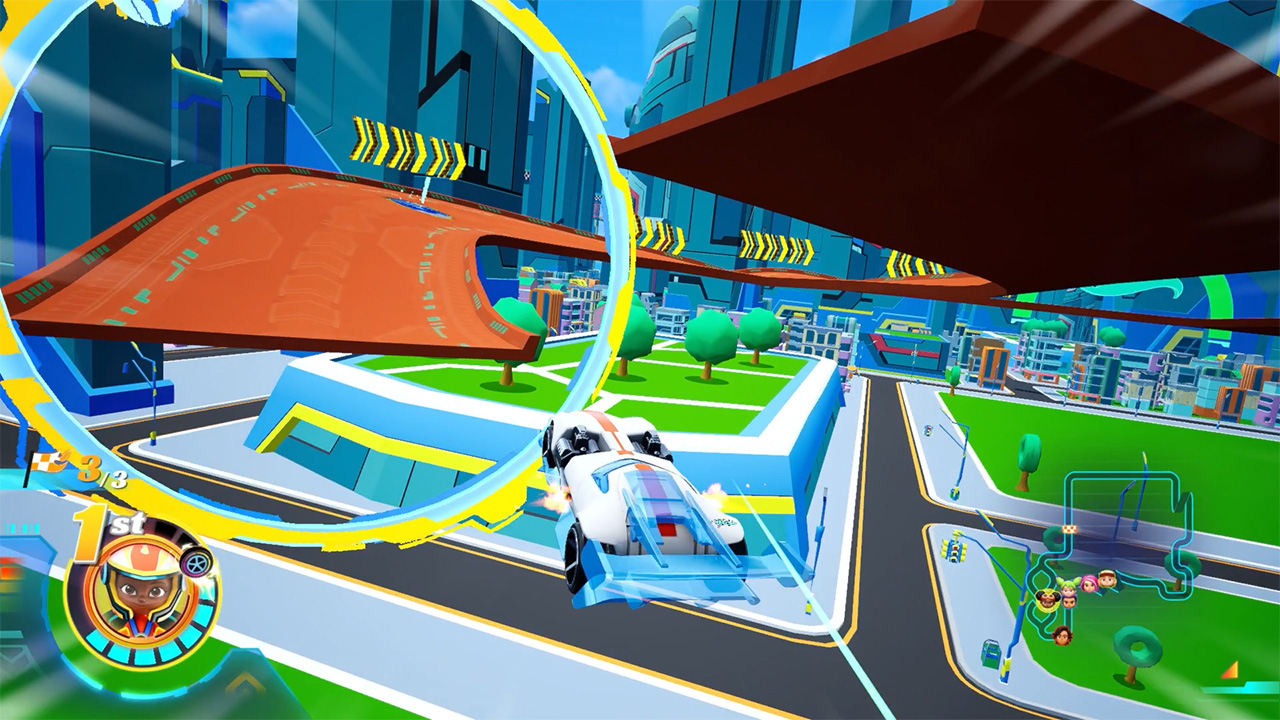Click the cap-wearing racer marker on the minimap
The height and width of the screenshot is (720, 1280).
[1105, 577]
